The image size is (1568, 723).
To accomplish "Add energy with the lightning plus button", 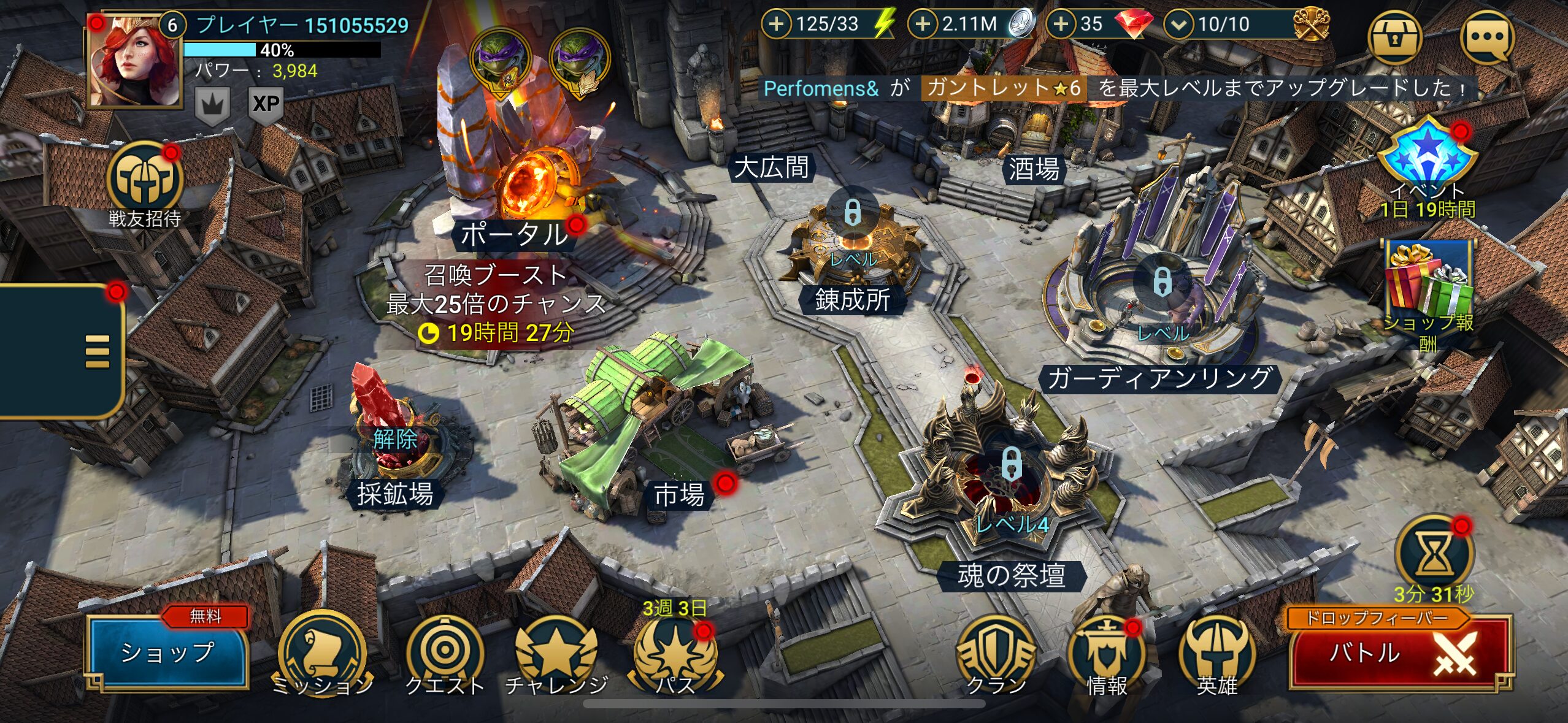I will [x=777, y=25].
